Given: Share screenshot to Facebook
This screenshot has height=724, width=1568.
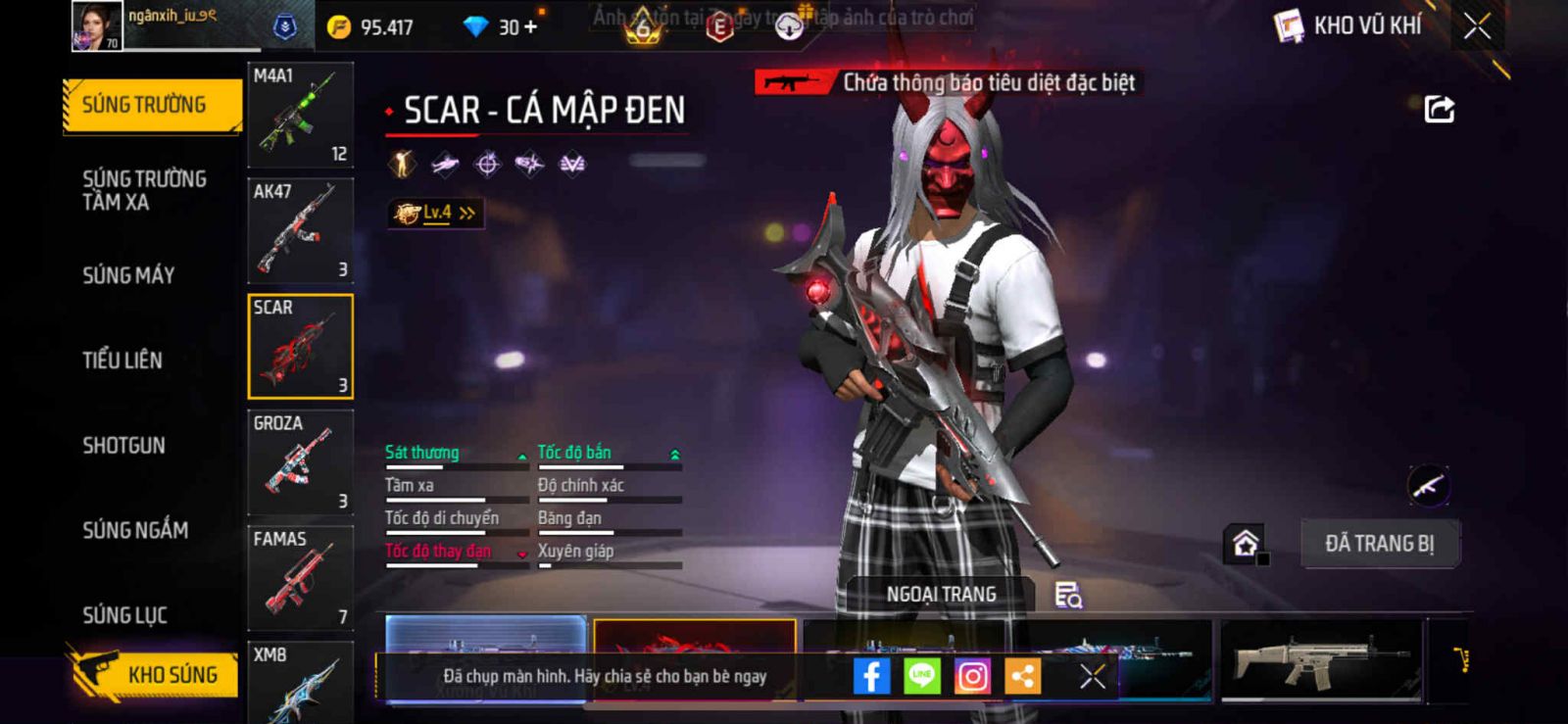Looking at the screenshot, I should pos(871,676).
